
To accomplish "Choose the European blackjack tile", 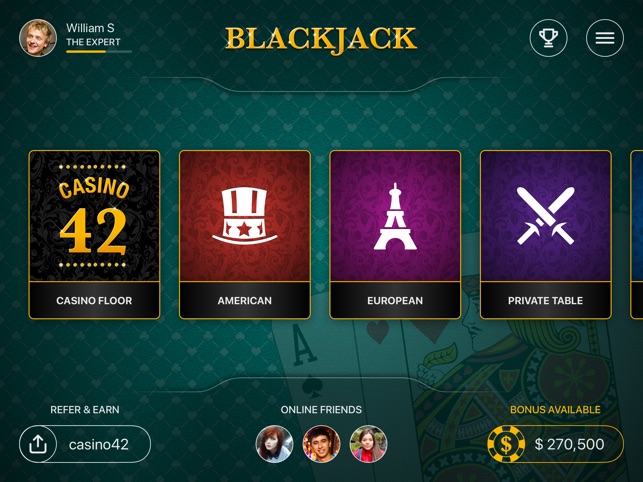I will coord(395,234).
